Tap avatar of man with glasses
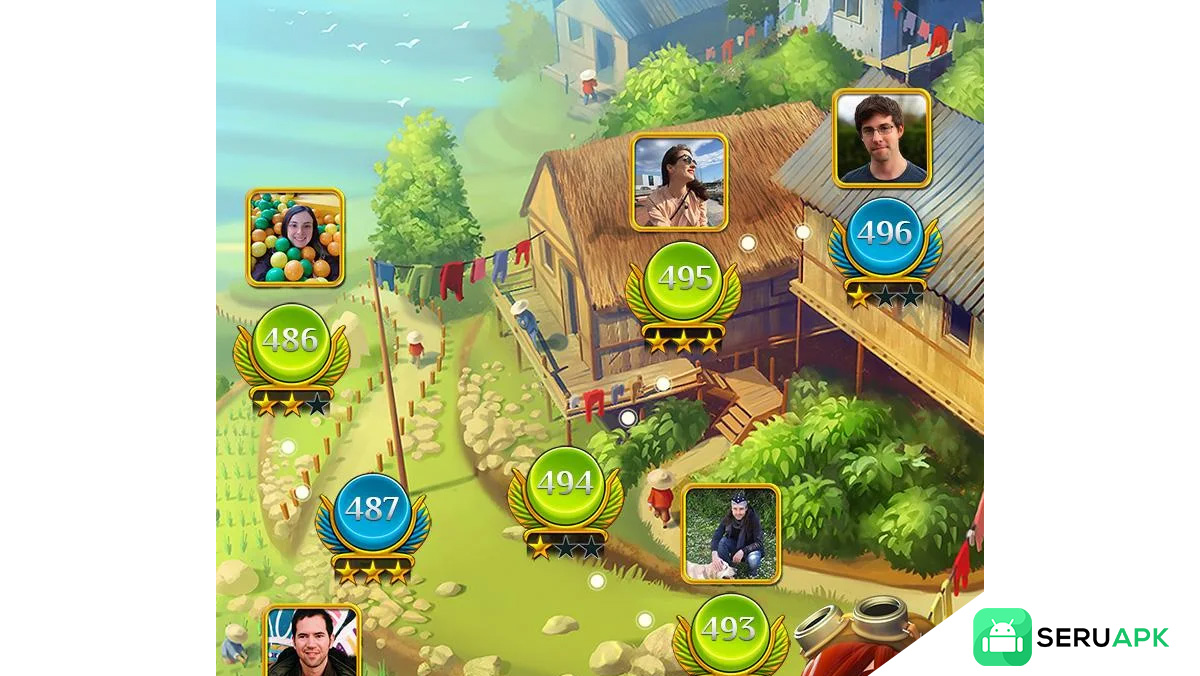This screenshot has width=1200, height=676. pos(882,138)
